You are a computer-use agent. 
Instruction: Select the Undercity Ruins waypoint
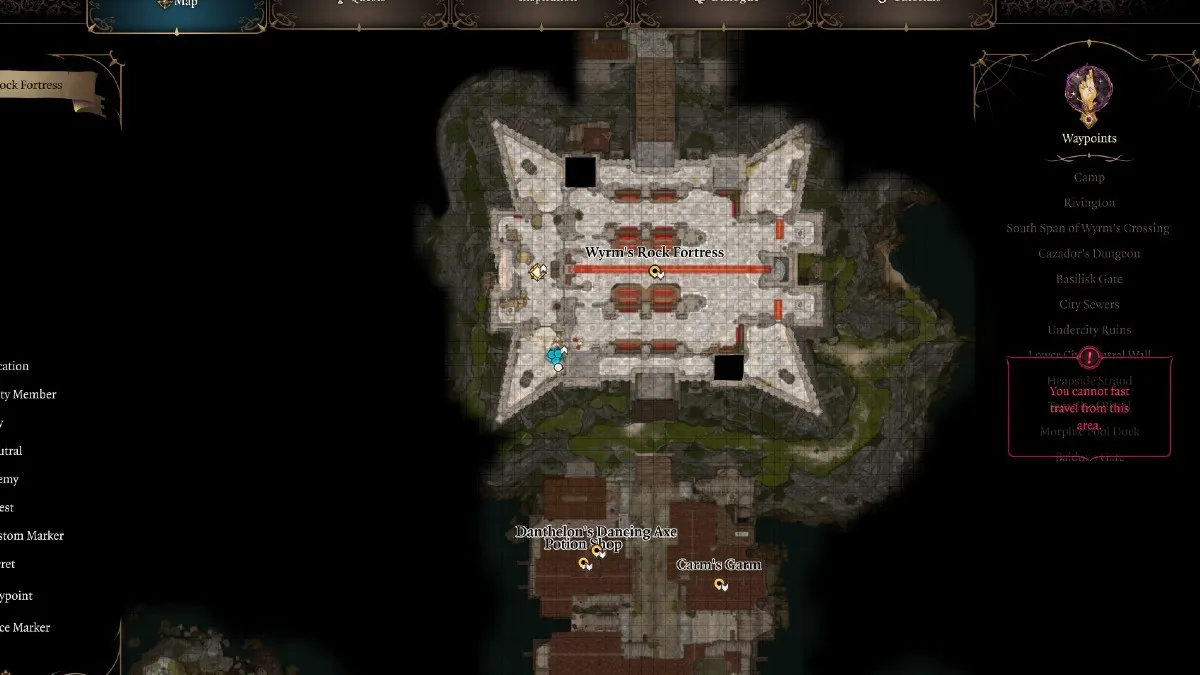coord(1089,330)
